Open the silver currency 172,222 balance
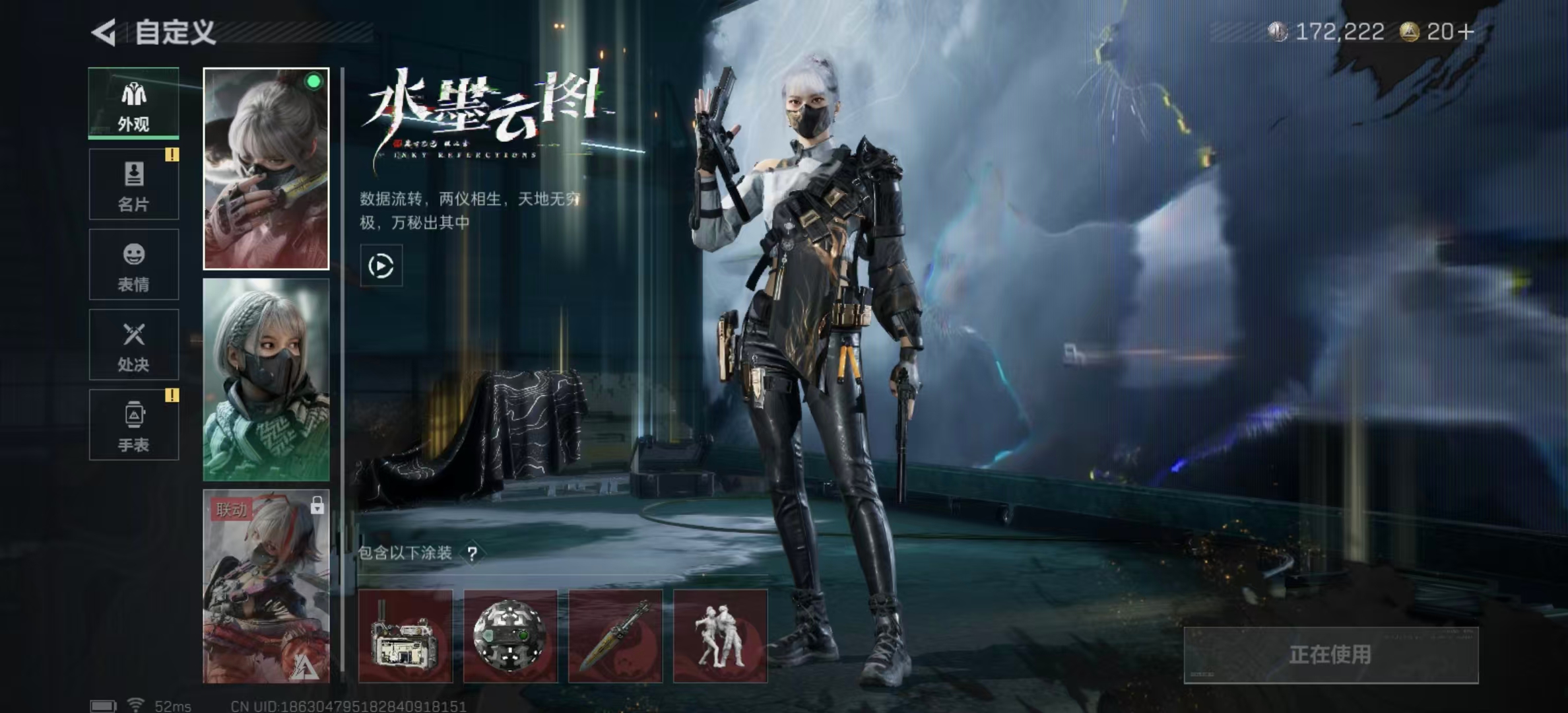This screenshot has height=713, width=1568. (x=1328, y=32)
